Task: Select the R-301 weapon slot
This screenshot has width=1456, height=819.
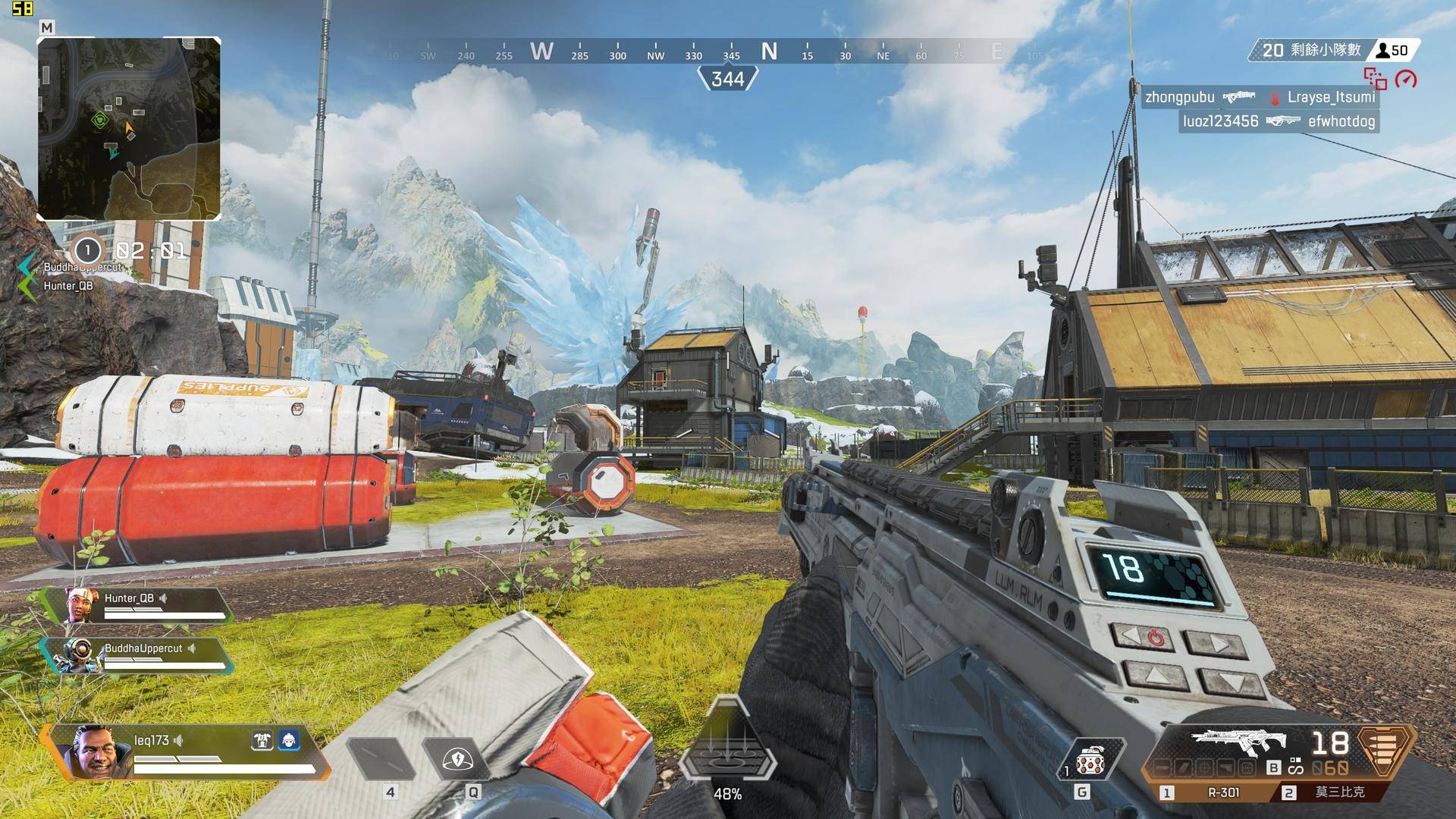Action: (x=1213, y=792)
